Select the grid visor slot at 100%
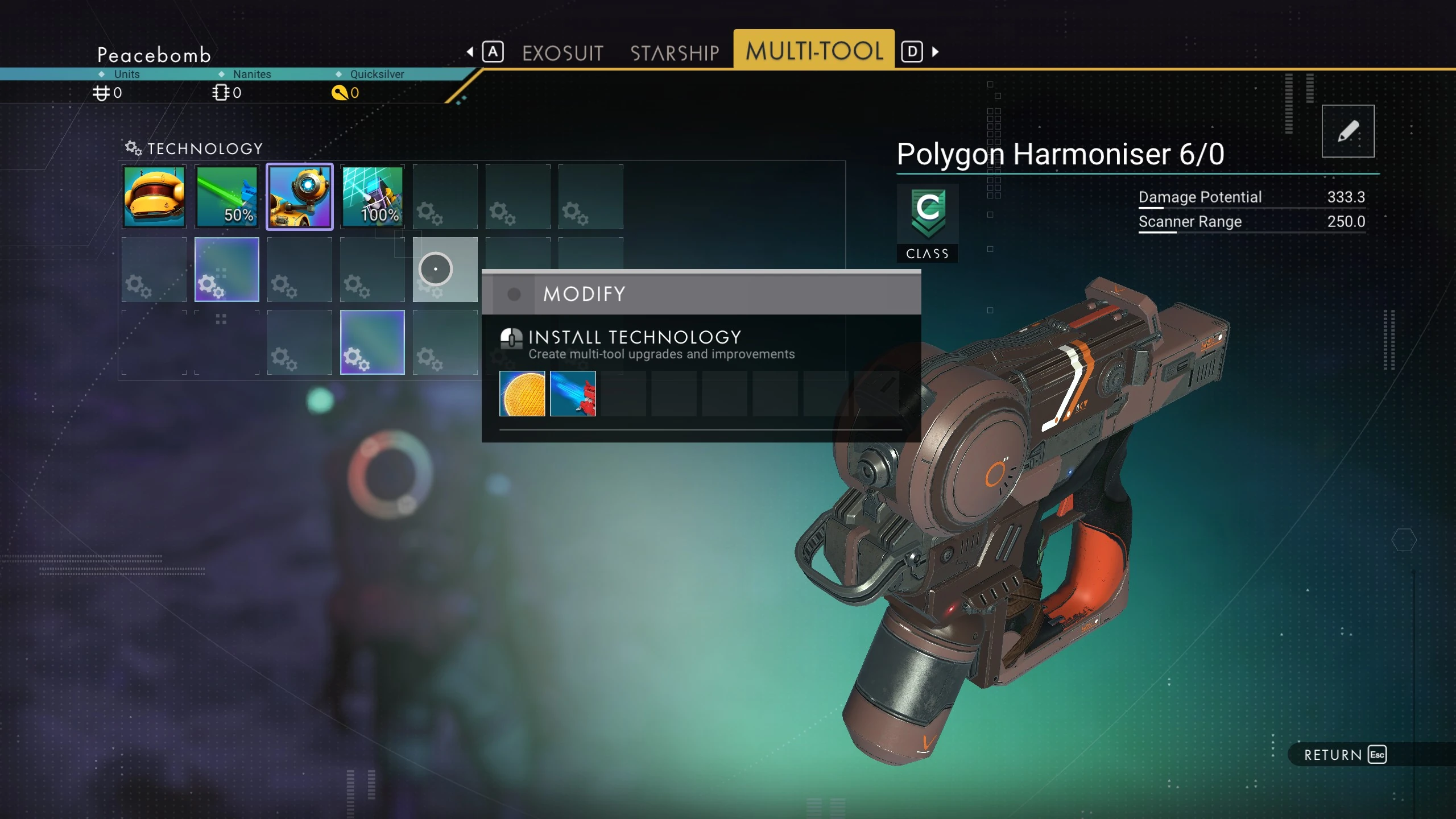Viewport: 1456px width, 819px height. tap(373, 197)
